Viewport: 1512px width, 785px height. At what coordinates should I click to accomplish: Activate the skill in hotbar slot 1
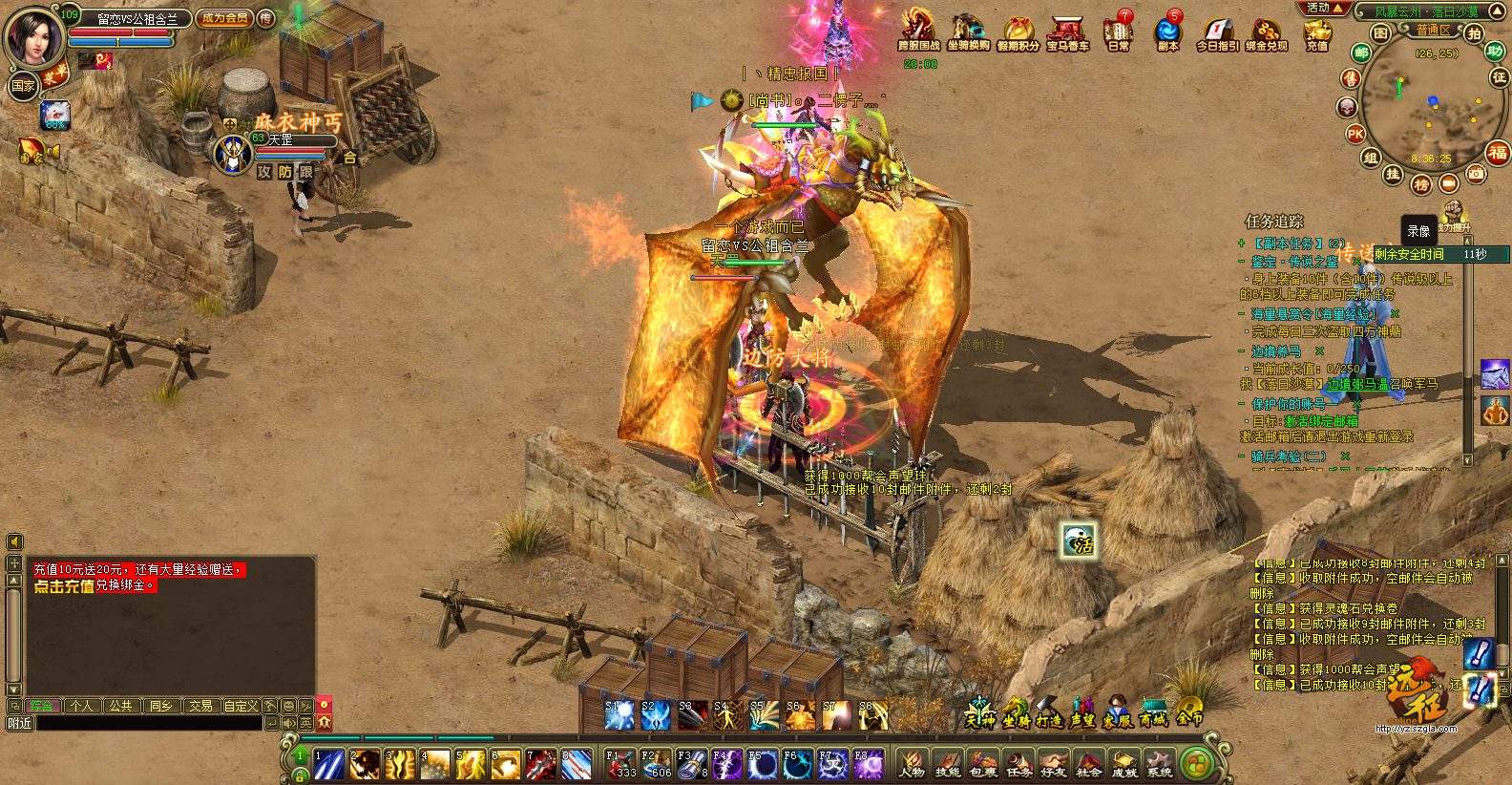point(329,765)
